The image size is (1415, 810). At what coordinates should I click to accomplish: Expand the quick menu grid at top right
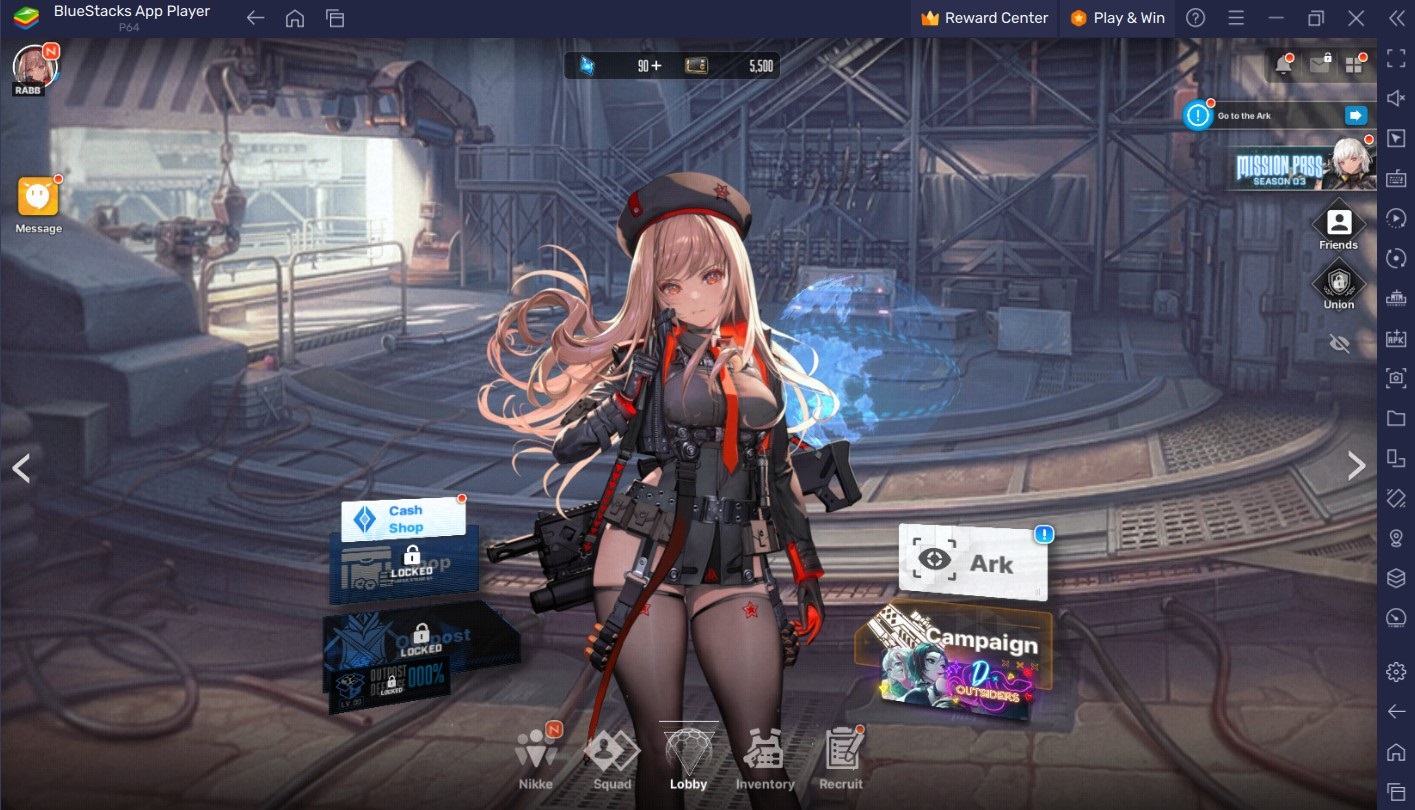1355,64
